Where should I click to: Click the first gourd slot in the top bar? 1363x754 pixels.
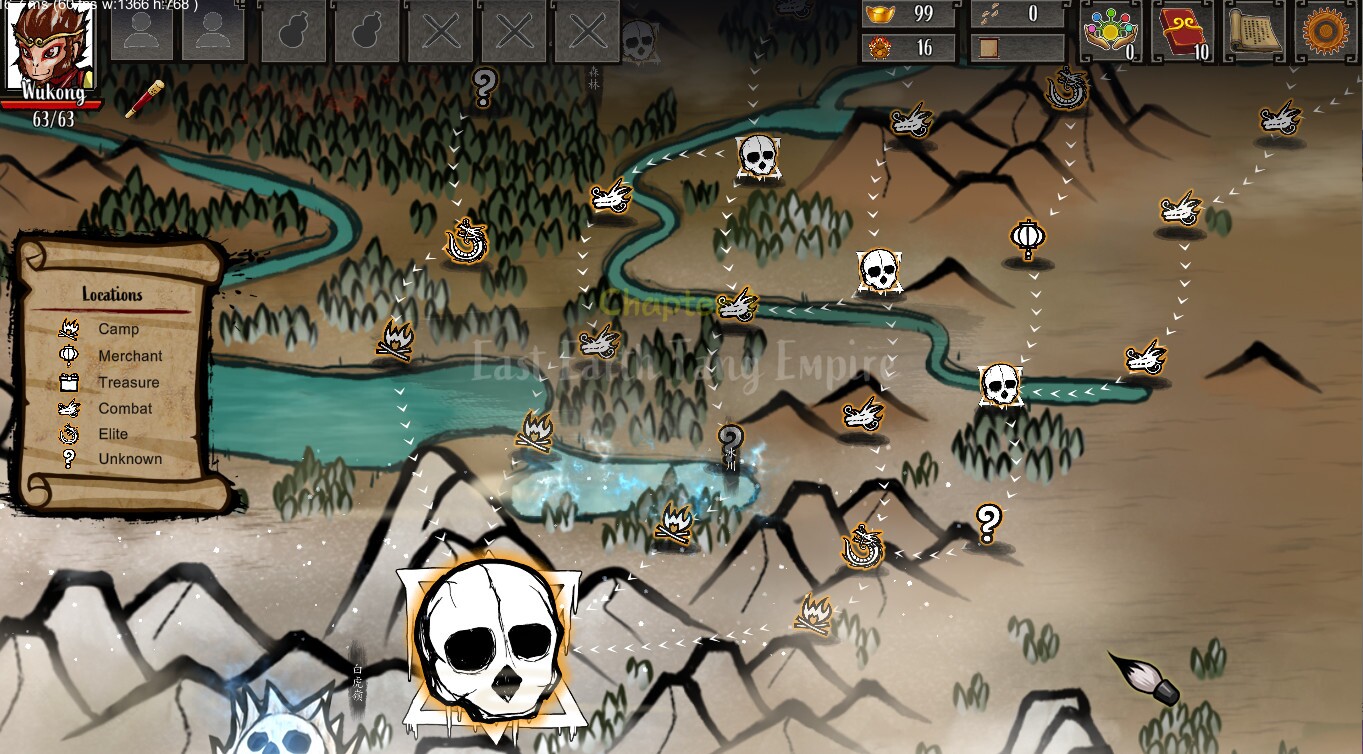(x=293, y=30)
